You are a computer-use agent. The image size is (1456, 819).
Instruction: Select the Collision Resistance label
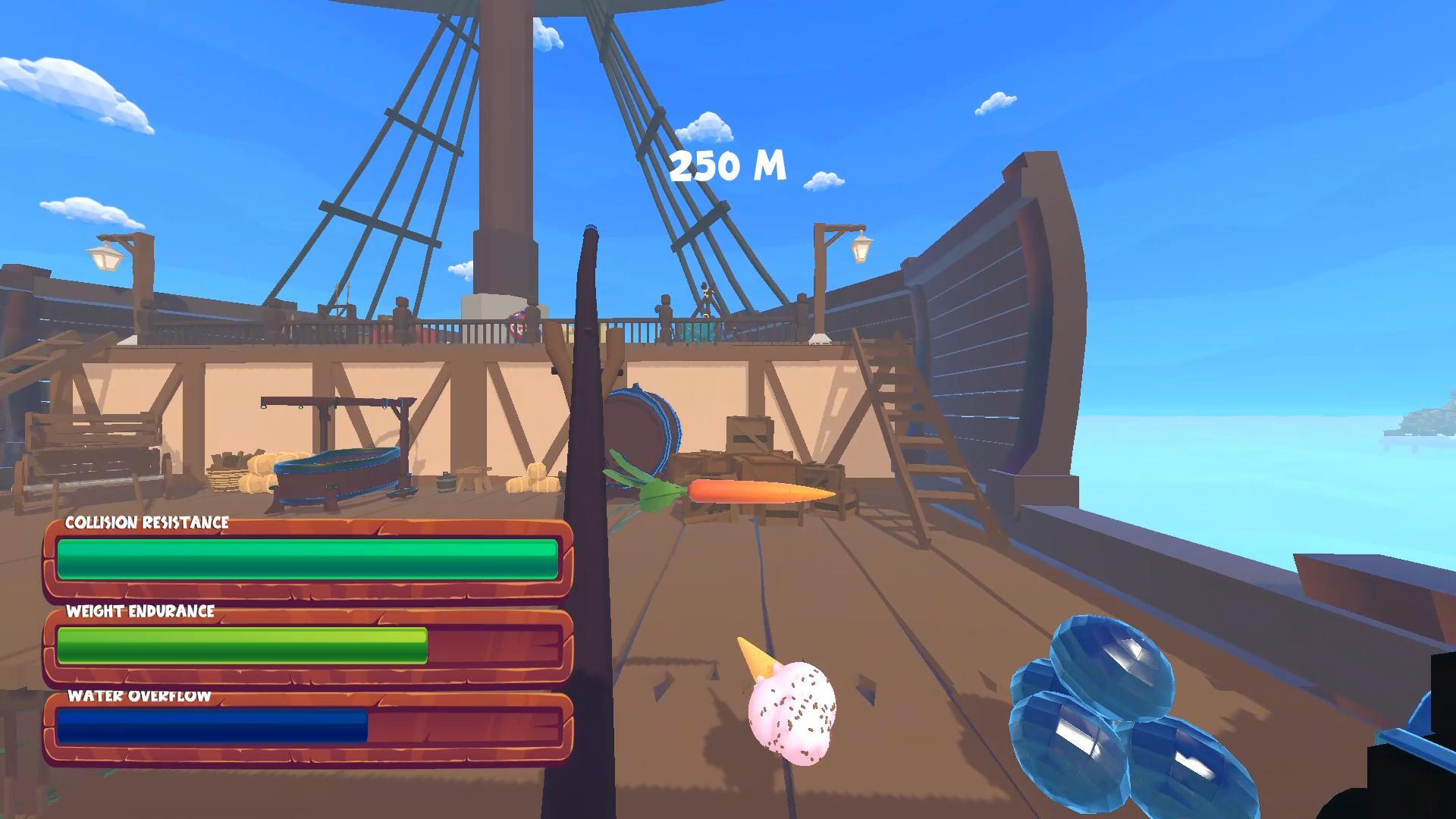click(148, 522)
